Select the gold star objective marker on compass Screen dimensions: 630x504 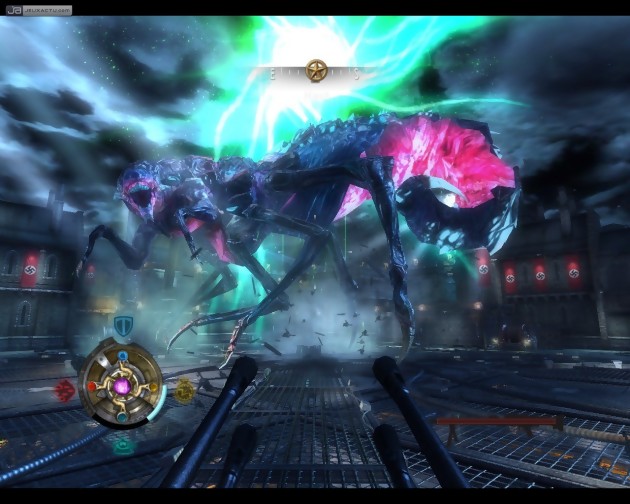(x=317, y=70)
